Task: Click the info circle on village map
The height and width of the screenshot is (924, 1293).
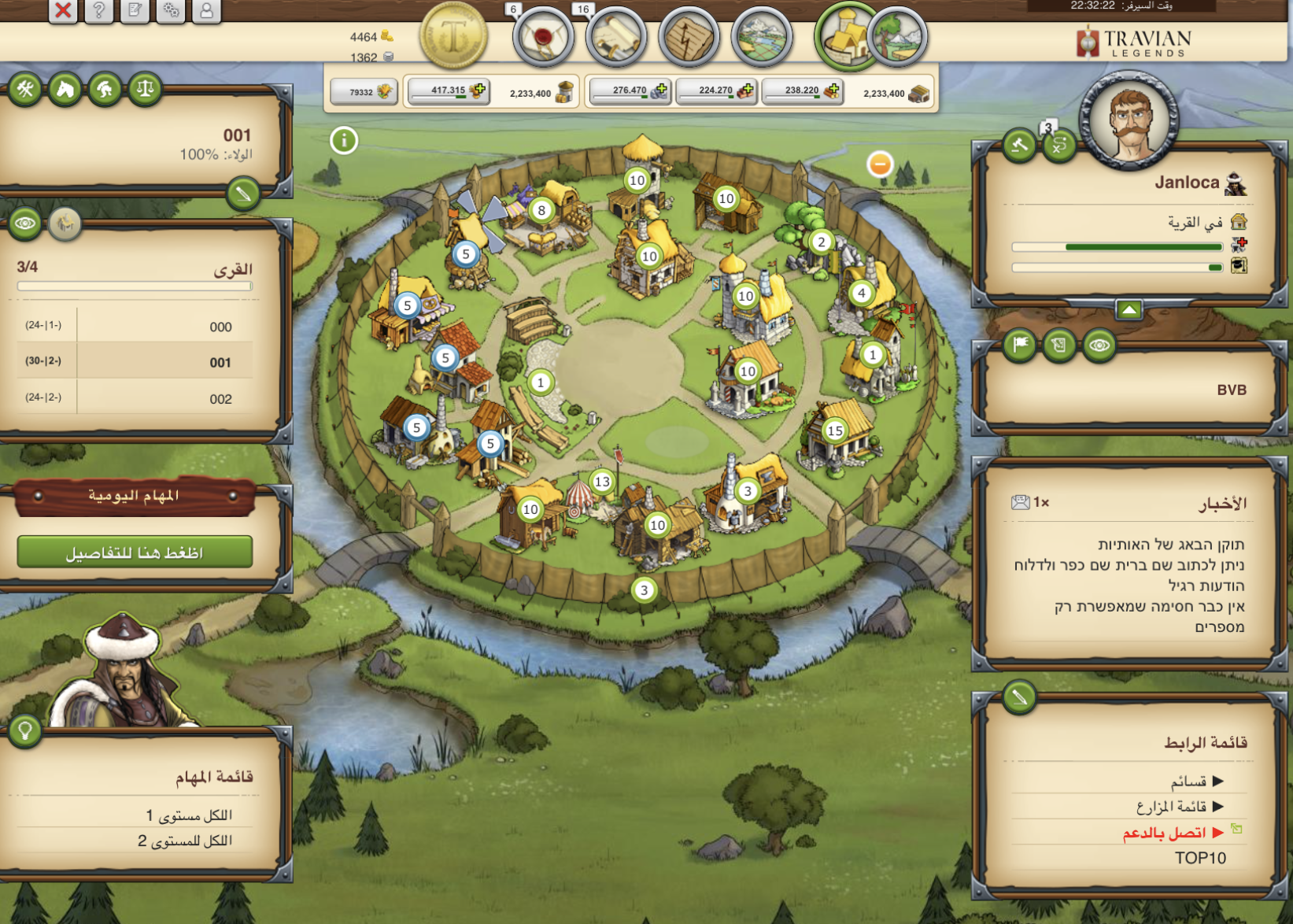Action: (344, 139)
